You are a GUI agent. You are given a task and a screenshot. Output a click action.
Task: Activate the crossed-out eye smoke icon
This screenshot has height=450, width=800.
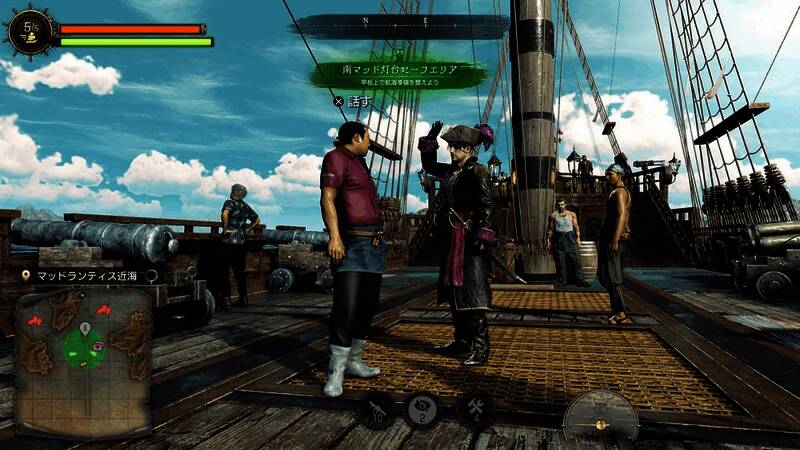[x=423, y=409]
